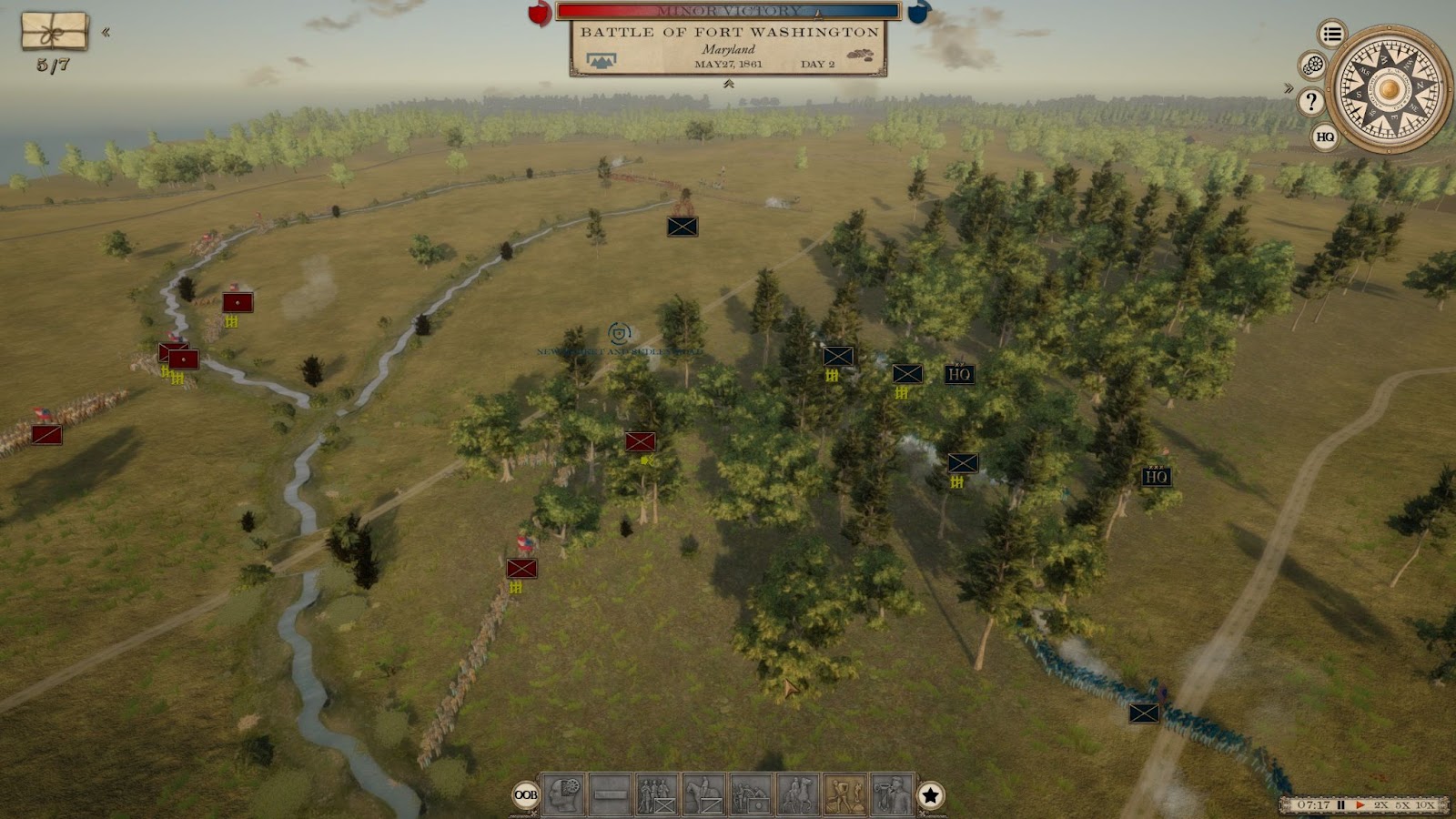The height and width of the screenshot is (819, 1456).
Task: Set game speed to 10X
Action: pos(1425,805)
